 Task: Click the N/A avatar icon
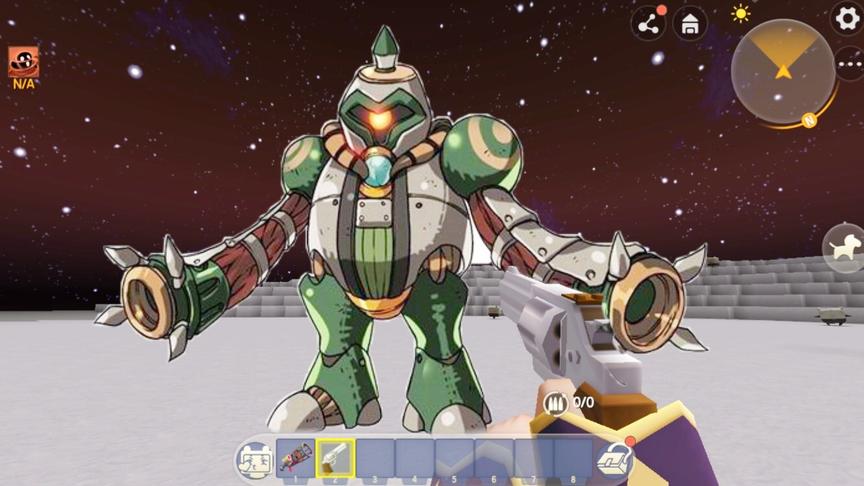(24, 63)
